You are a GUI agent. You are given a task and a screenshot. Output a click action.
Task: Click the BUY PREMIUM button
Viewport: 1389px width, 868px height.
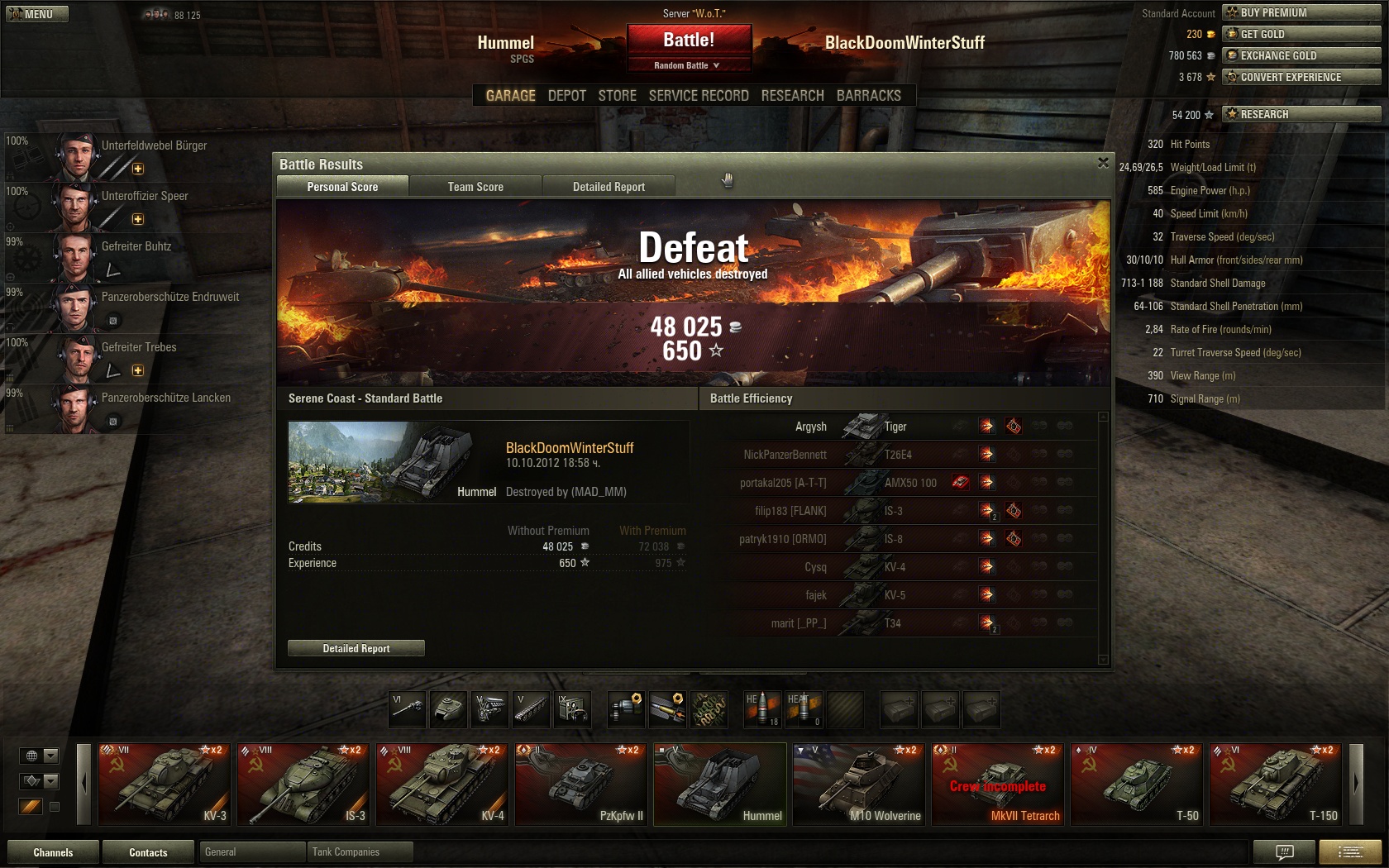1301,12
